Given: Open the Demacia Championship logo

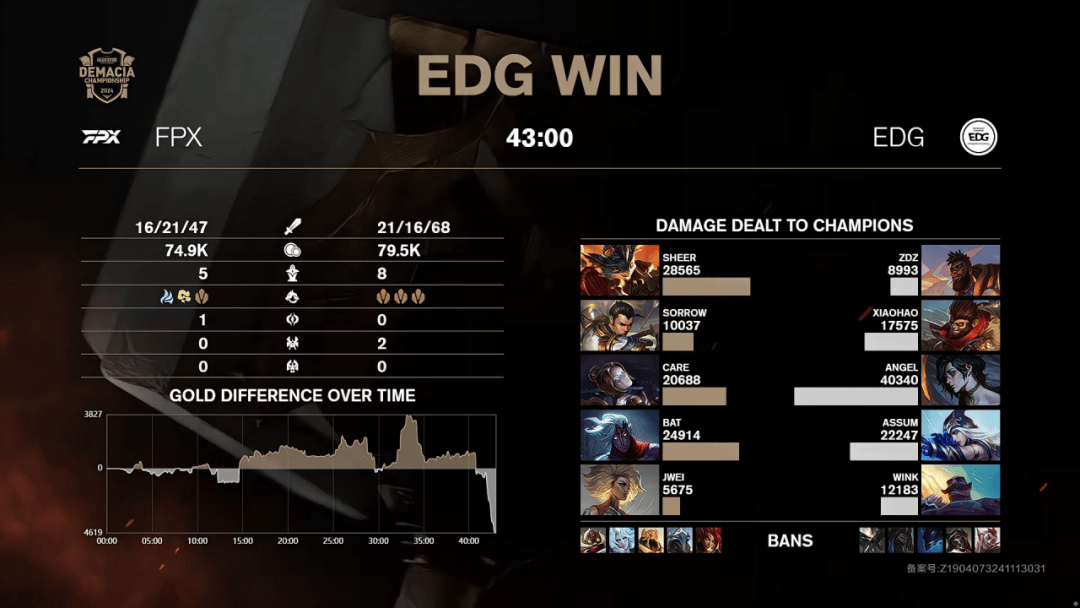Looking at the screenshot, I should 107,76.
